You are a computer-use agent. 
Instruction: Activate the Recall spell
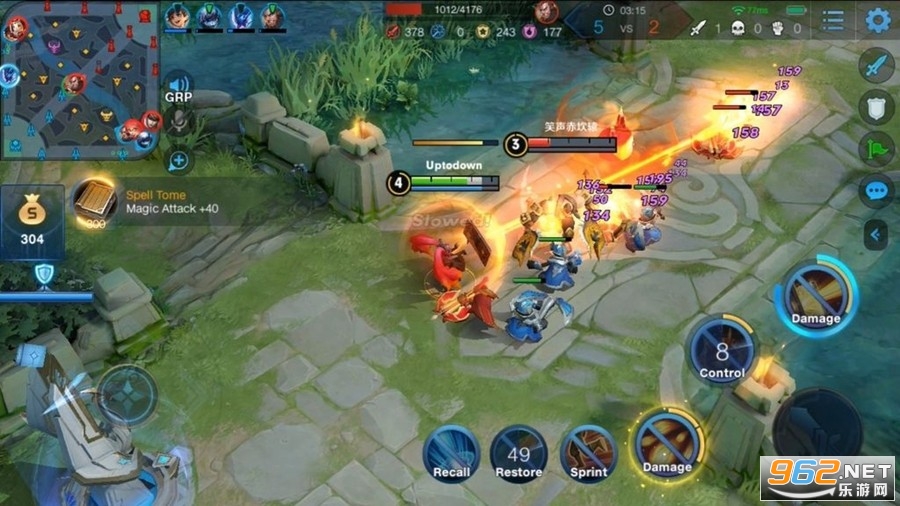click(451, 452)
